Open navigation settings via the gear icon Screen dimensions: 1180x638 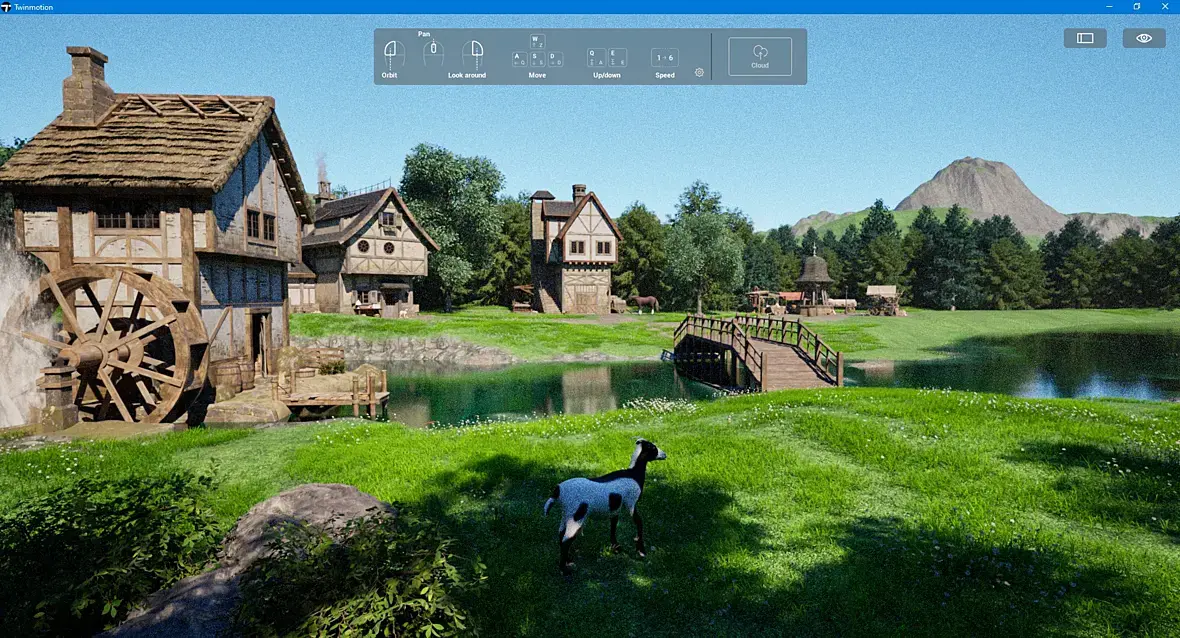click(699, 72)
